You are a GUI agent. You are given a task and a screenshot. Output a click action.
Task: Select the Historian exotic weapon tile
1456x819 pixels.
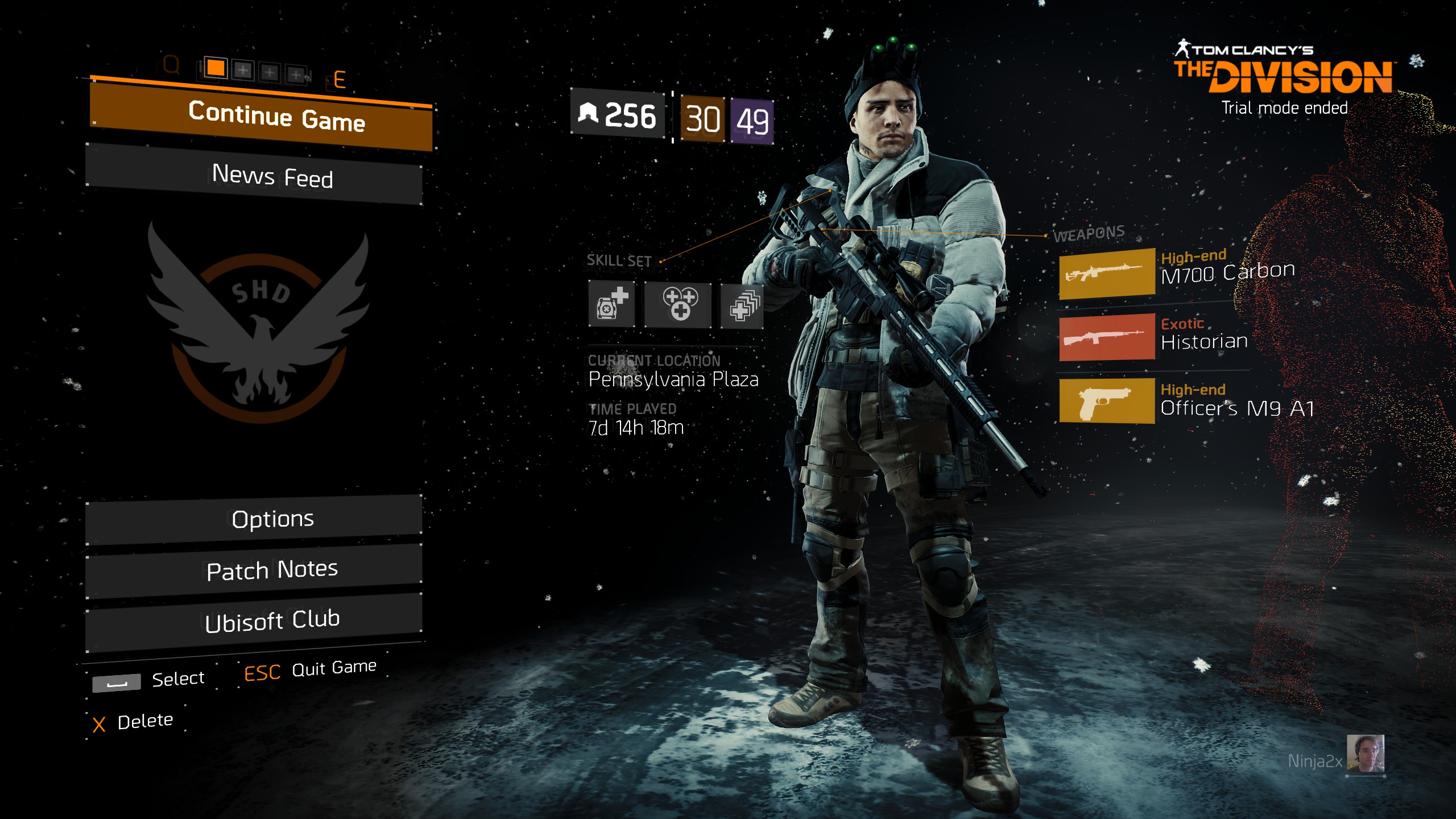(x=1106, y=337)
